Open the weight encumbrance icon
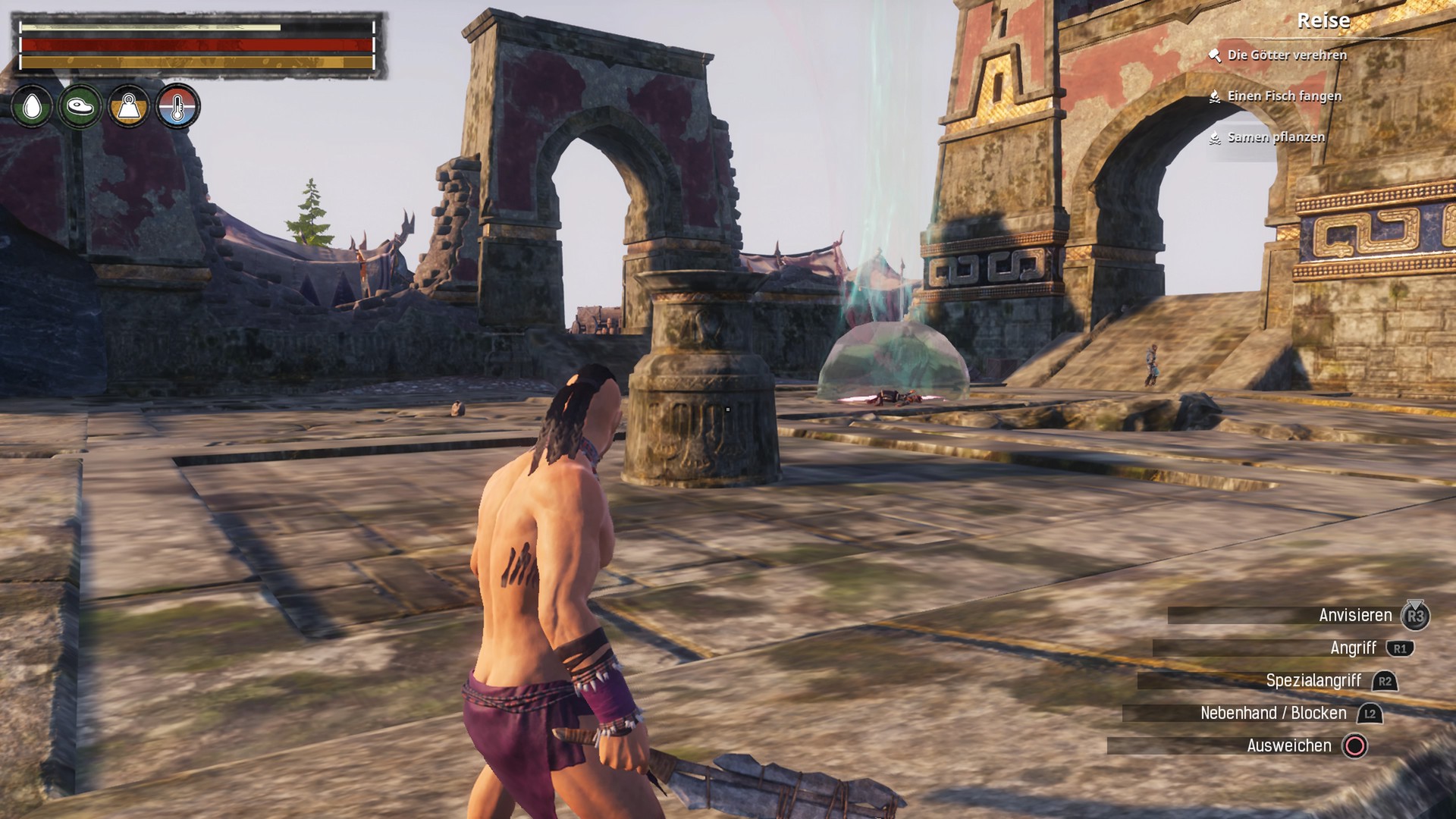 click(x=129, y=106)
